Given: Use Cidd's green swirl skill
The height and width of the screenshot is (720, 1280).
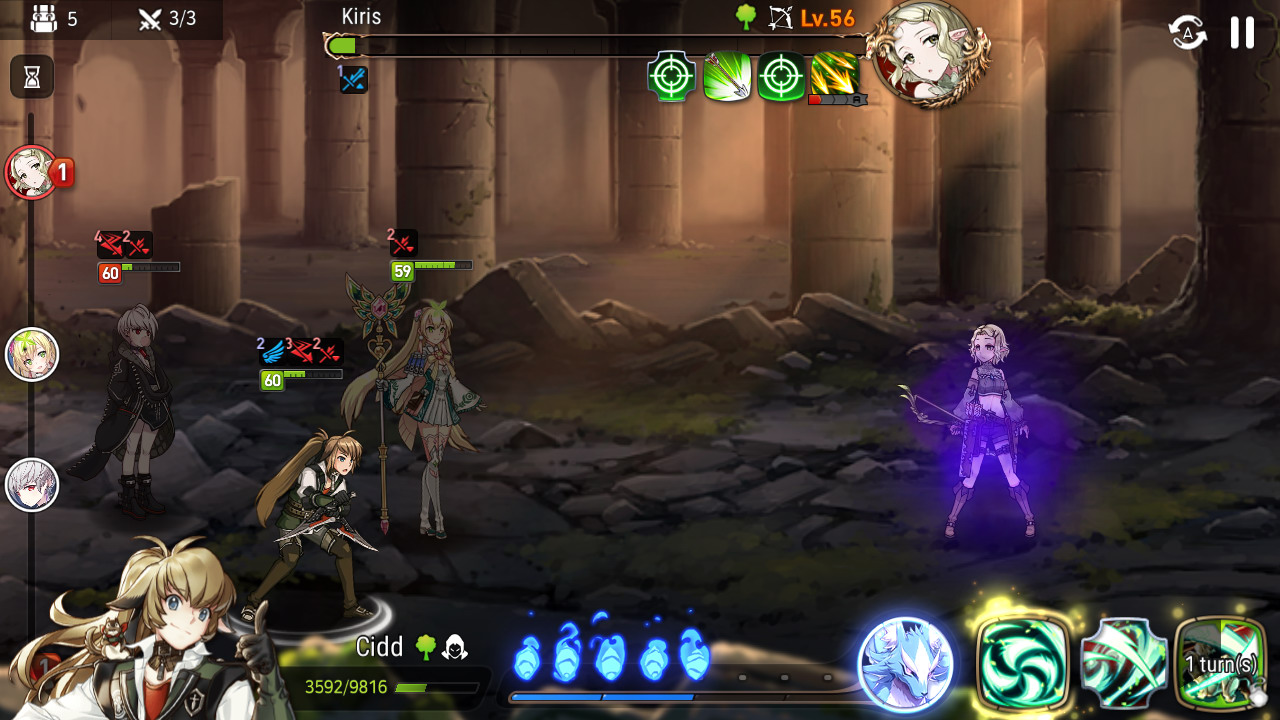Looking at the screenshot, I should [1023, 663].
